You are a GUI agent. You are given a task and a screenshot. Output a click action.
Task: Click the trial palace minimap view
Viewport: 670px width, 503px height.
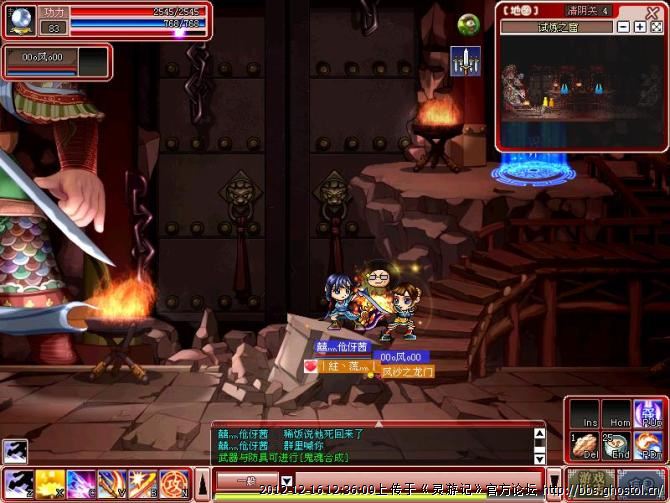click(x=581, y=92)
